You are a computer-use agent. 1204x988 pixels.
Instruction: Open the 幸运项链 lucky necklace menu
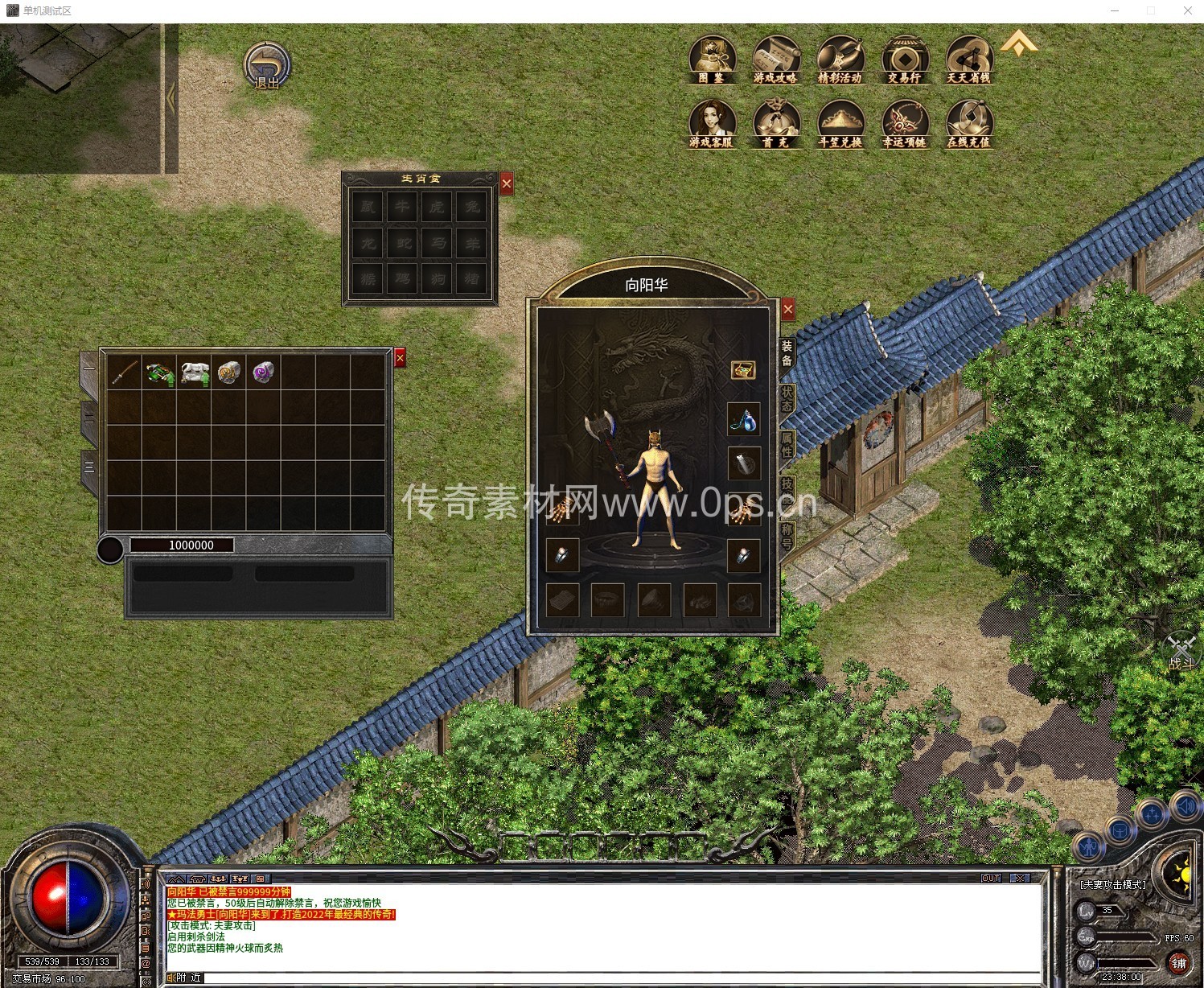905,124
